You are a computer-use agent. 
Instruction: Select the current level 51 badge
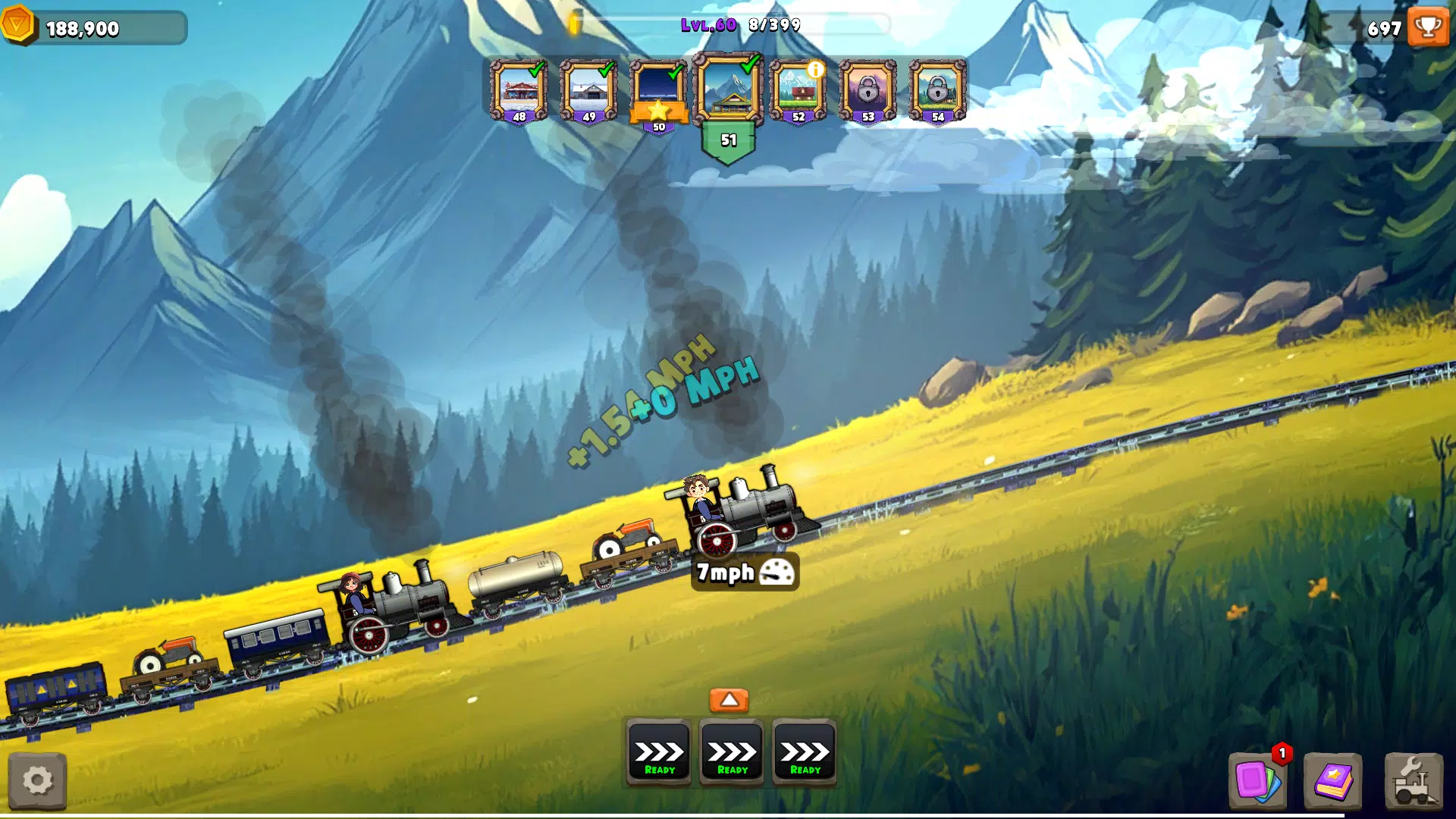click(728, 140)
